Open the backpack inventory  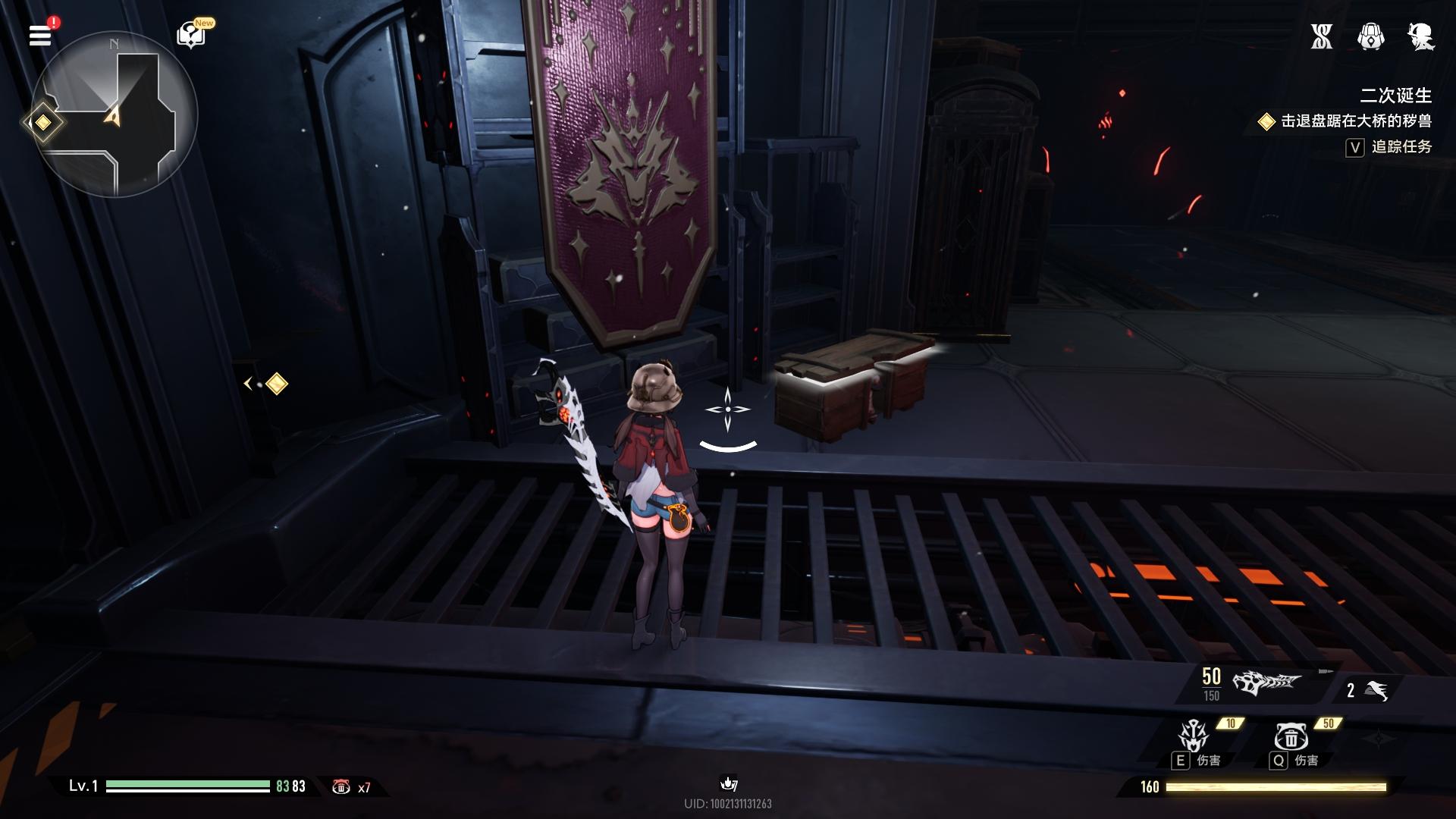tap(1370, 36)
